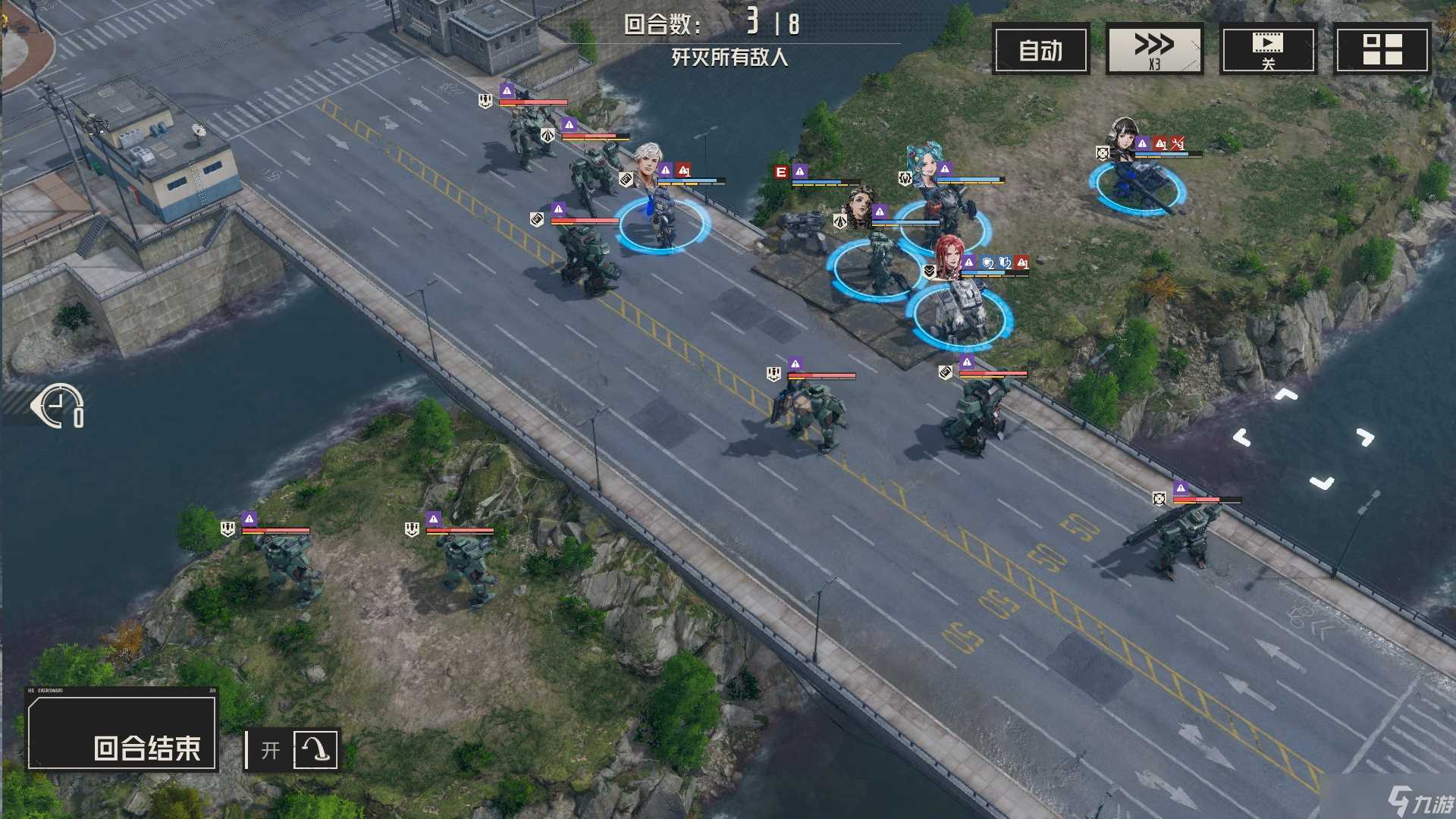Open the grid menu in top-right corner
Screen dimensions: 1456x819
1383,48
